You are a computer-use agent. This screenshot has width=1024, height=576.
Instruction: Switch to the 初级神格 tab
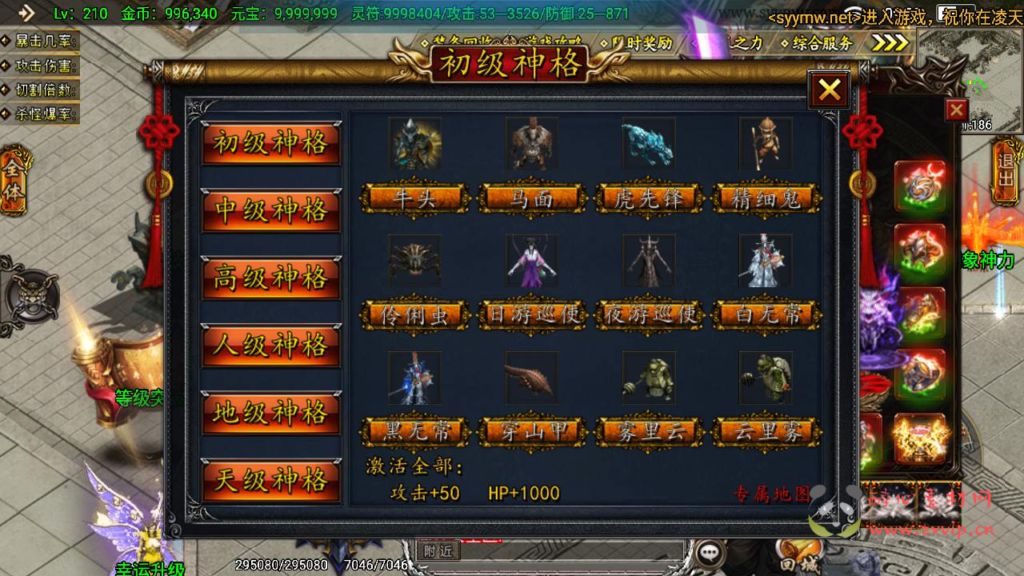[x=271, y=144]
